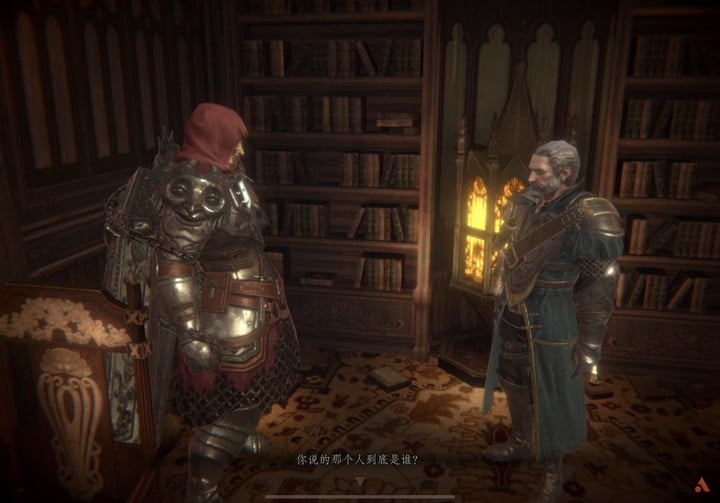Image resolution: width=720 pixels, height=503 pixels.
Task: Click the red logo icon in the corner
Action: click(x=698, y=482)
